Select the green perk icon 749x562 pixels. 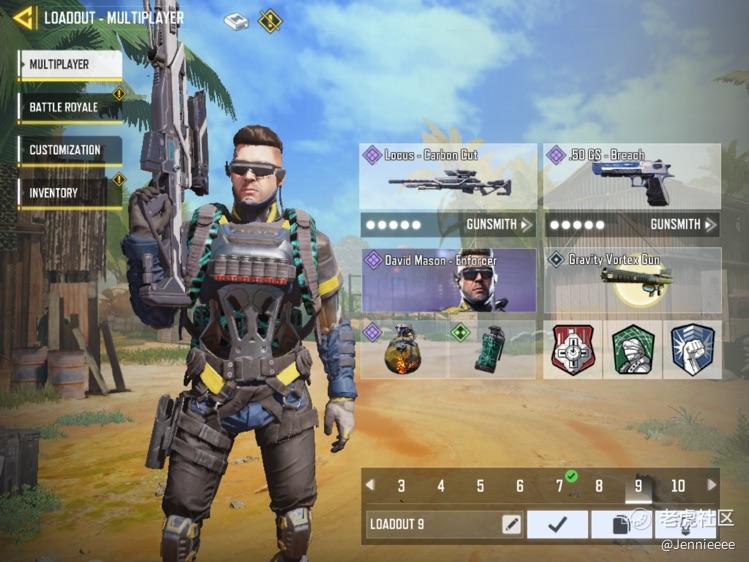(x=632, y=349)
